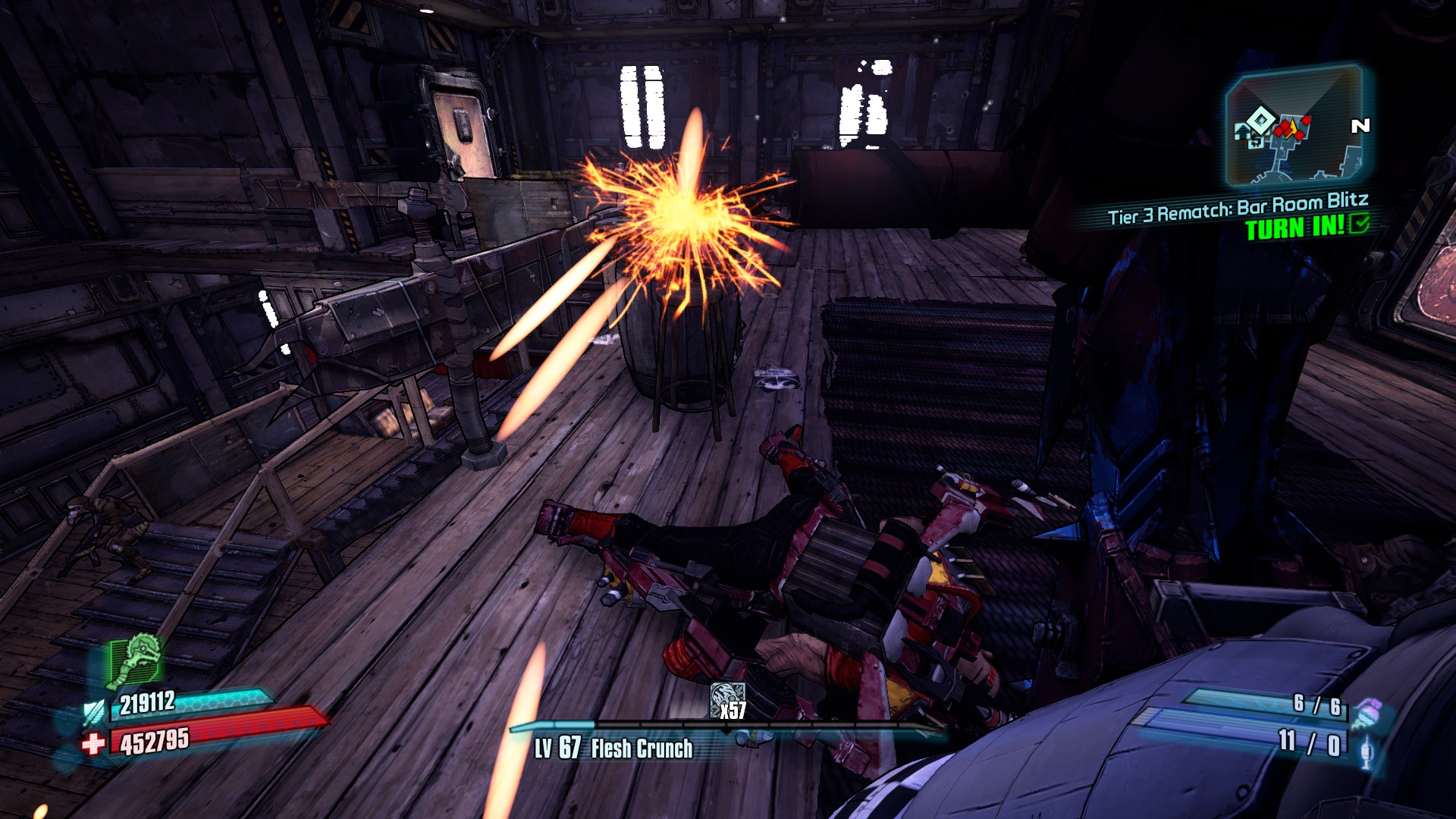Select the Tier 3 Rematch quest tracker
Screen dimensions: 1456x819
pos(1238,209)
